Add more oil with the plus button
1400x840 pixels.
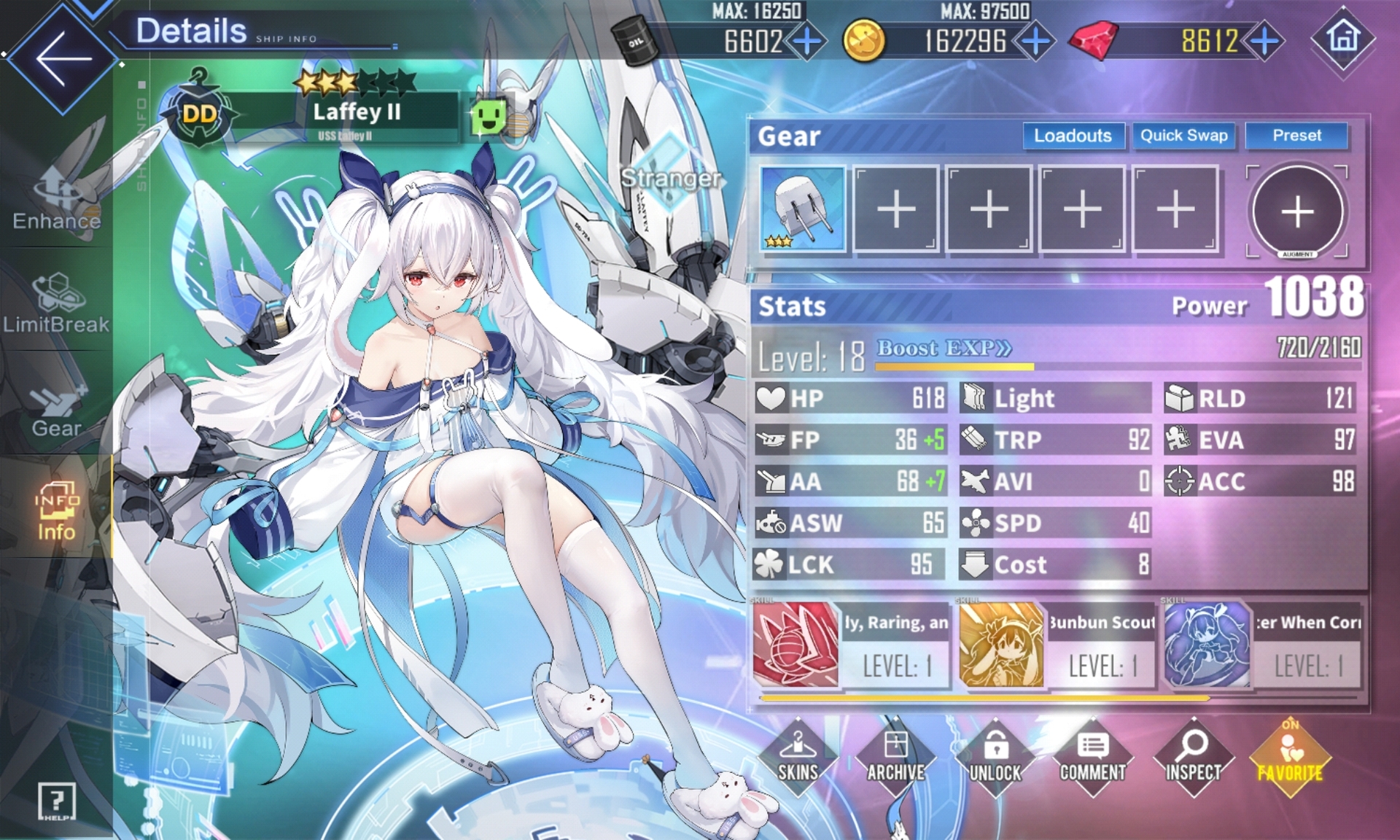806,41
